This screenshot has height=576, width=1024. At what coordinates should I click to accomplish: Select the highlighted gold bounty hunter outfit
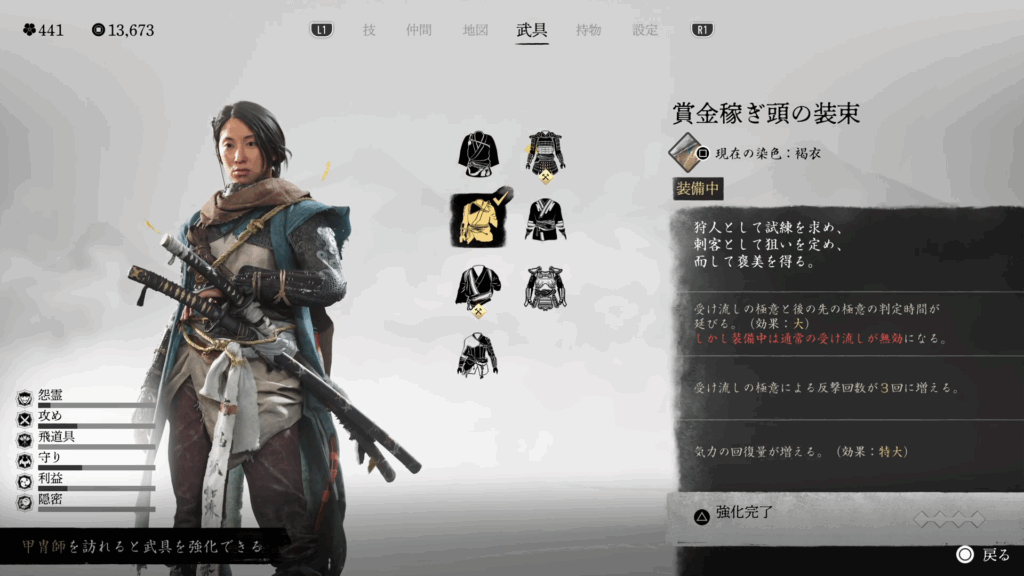pos(478,219)
